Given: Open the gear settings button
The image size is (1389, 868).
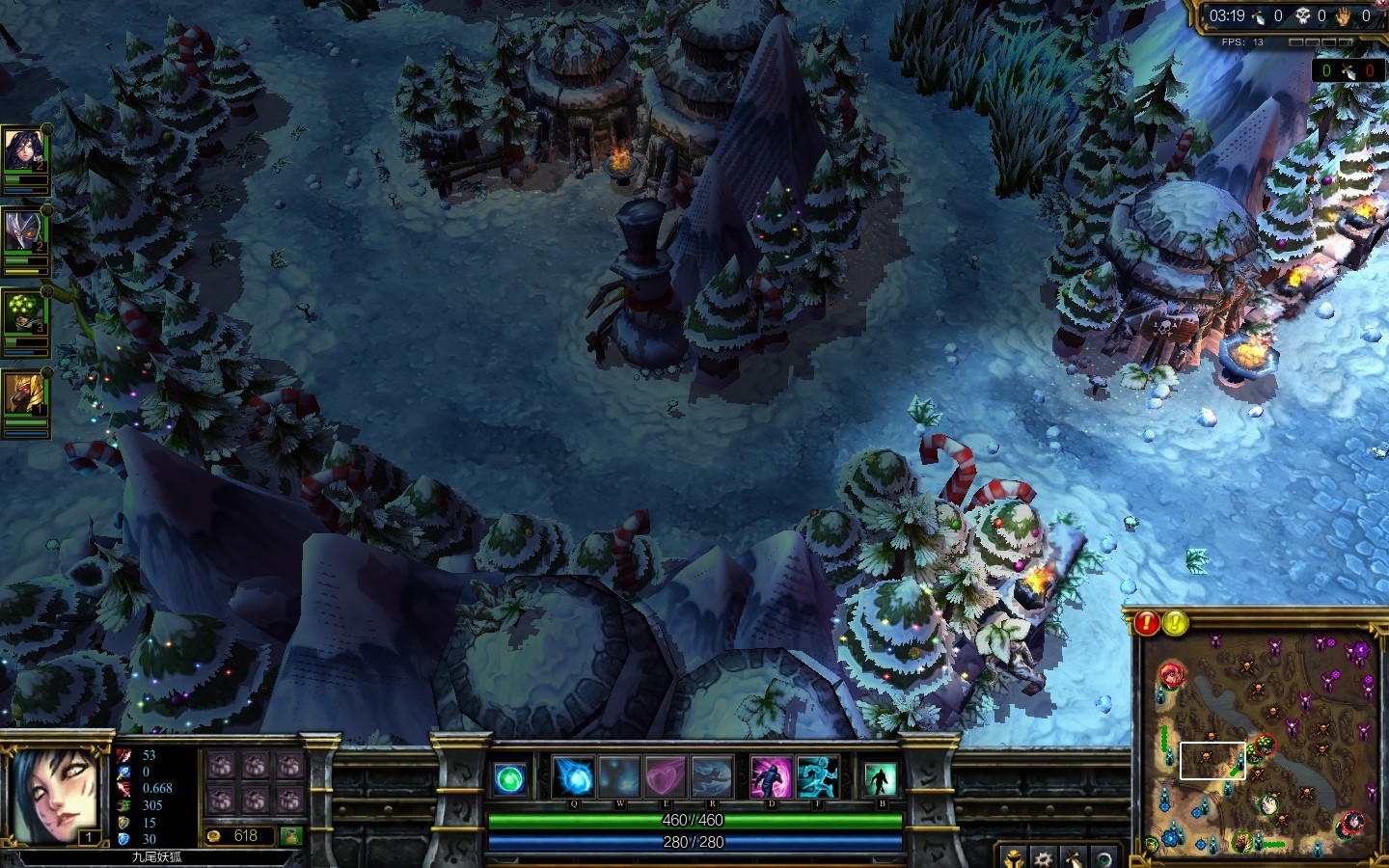Looking at the screenshot, I should (1043, 857).
